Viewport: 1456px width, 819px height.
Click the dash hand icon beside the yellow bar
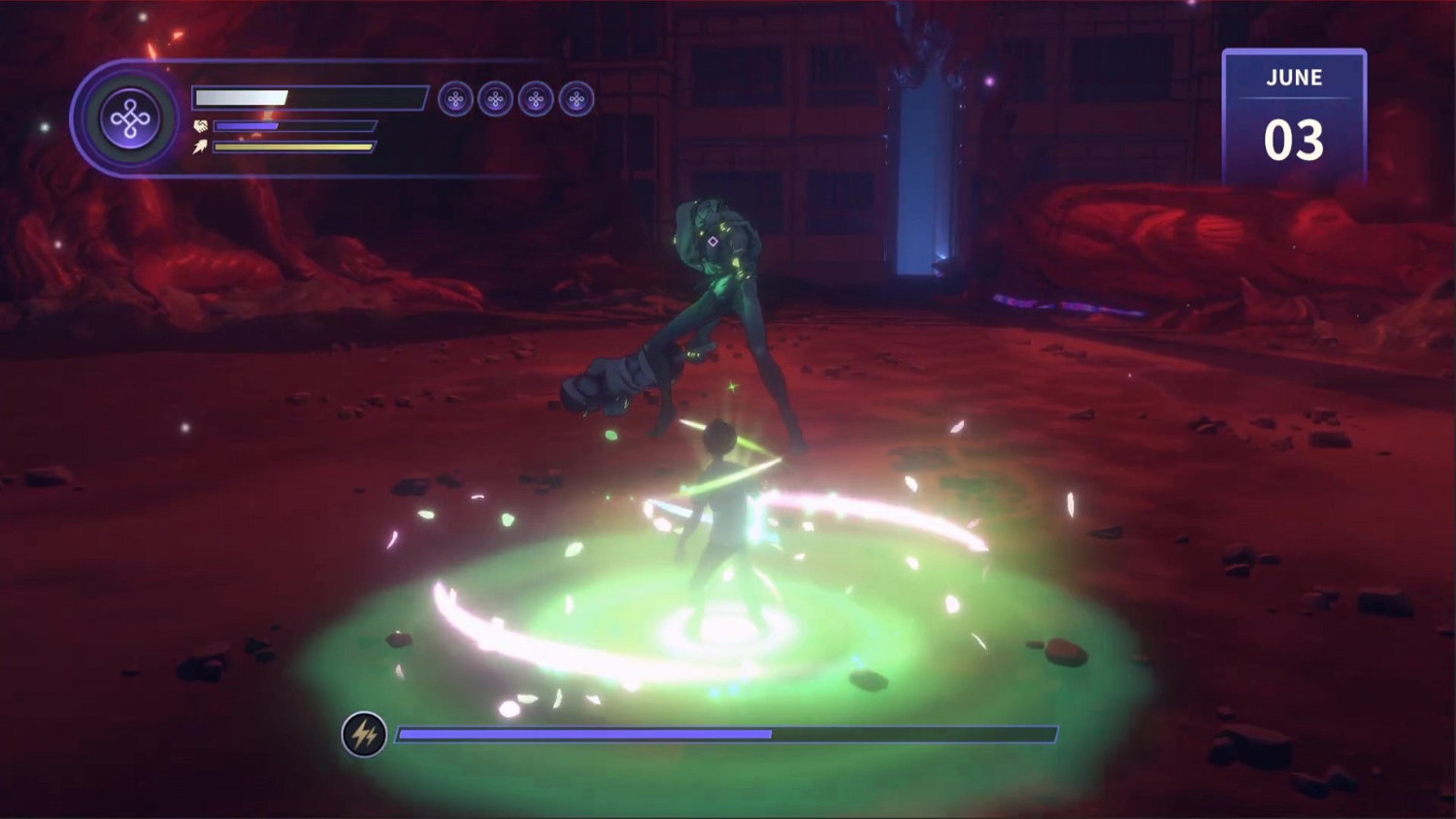pos(201,147)
